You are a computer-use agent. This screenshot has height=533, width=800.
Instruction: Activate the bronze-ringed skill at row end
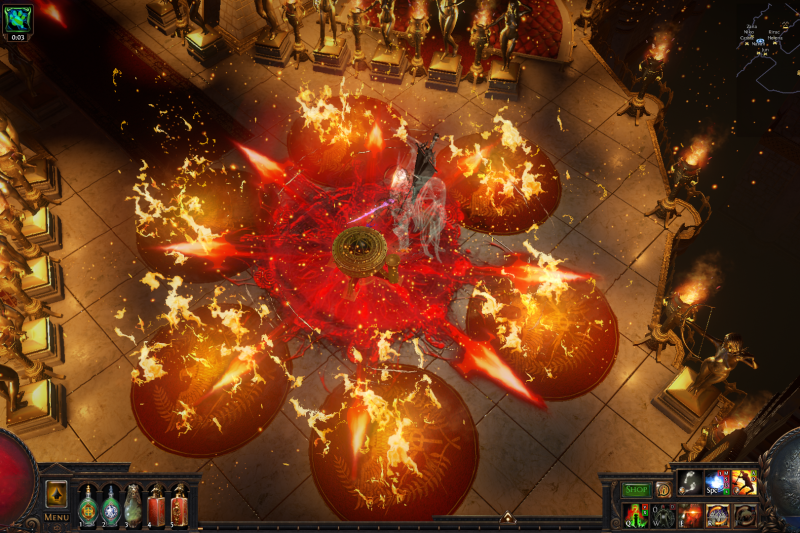[743, 515]
